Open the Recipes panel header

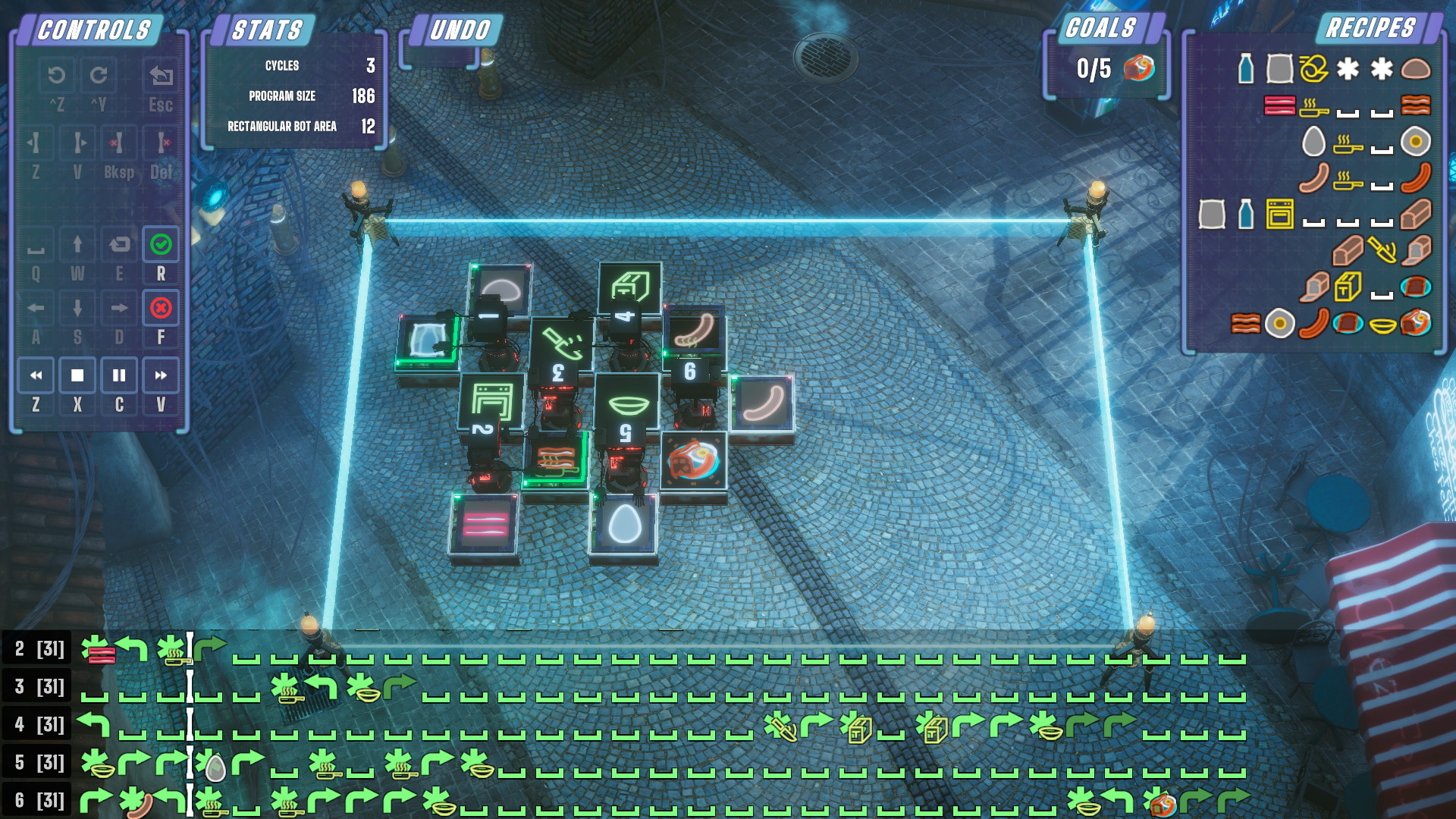tap(1370, 28)
